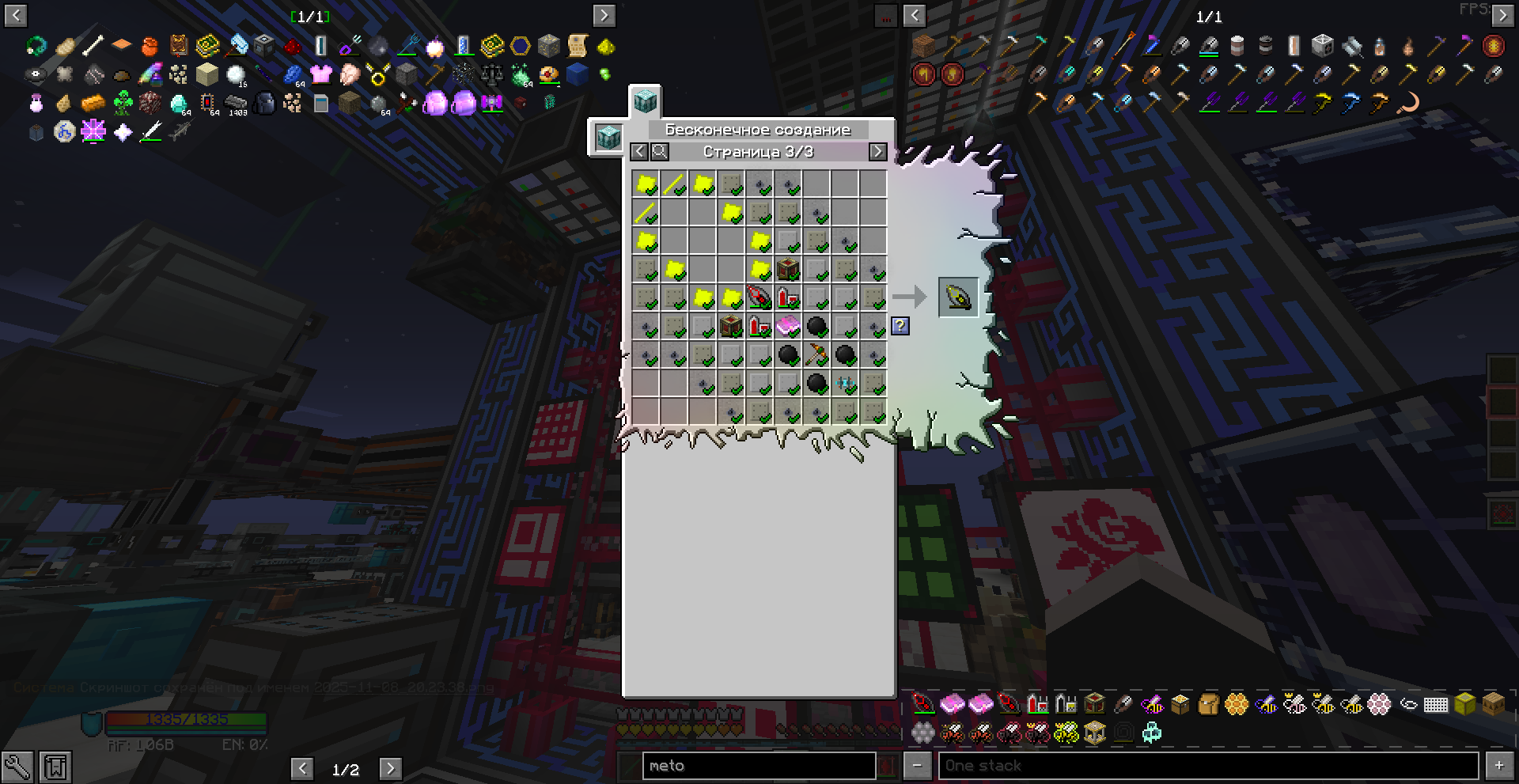Click the blue question mark button

[900, 325]
